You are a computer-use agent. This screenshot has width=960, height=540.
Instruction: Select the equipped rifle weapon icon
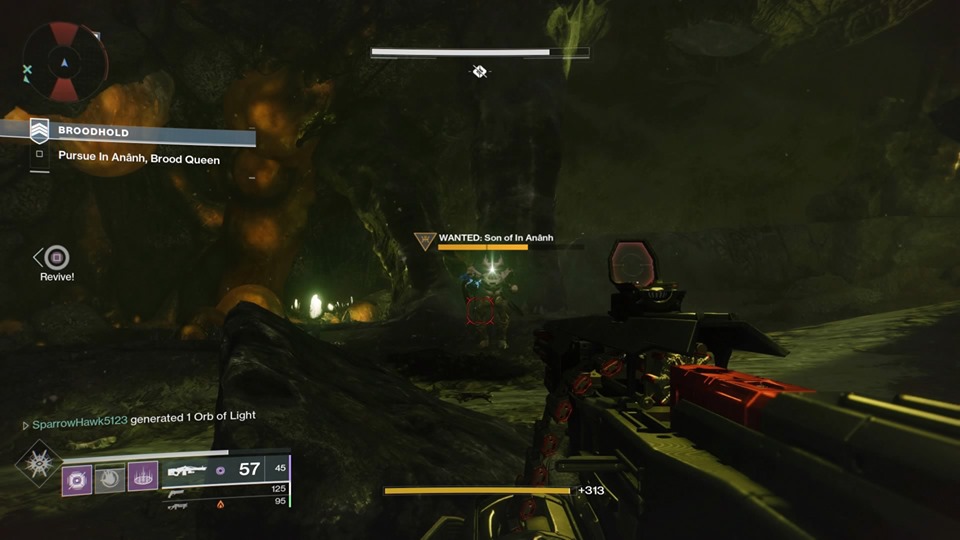(188, 469)
